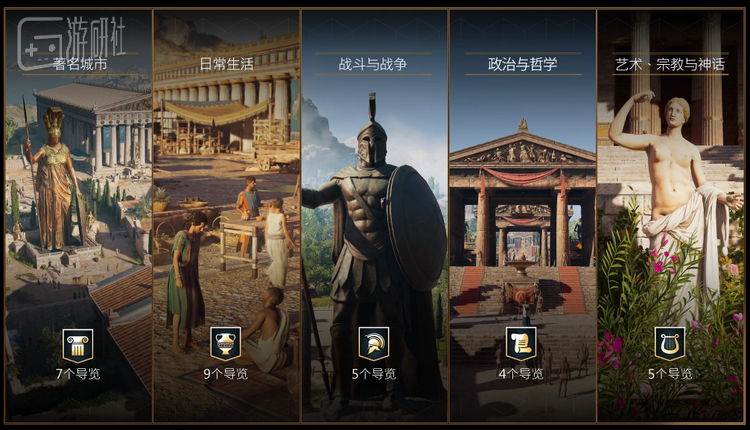Click the scroll icon above 4个导览
This screenshot has width=750, height=430.
click(x=522, y=343)
